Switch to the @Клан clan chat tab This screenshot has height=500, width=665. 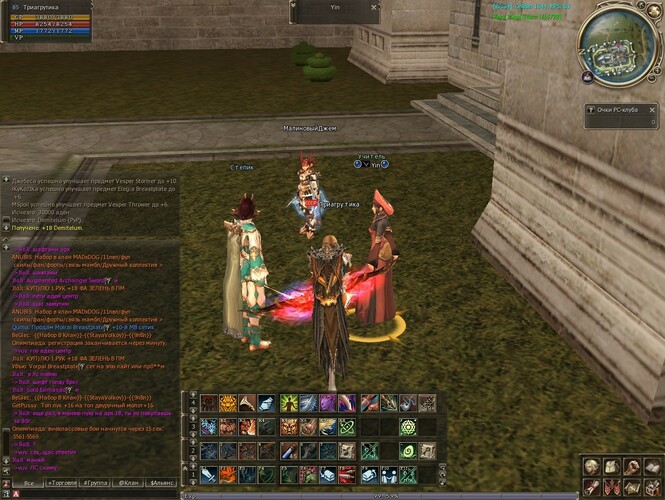(128, 483)
